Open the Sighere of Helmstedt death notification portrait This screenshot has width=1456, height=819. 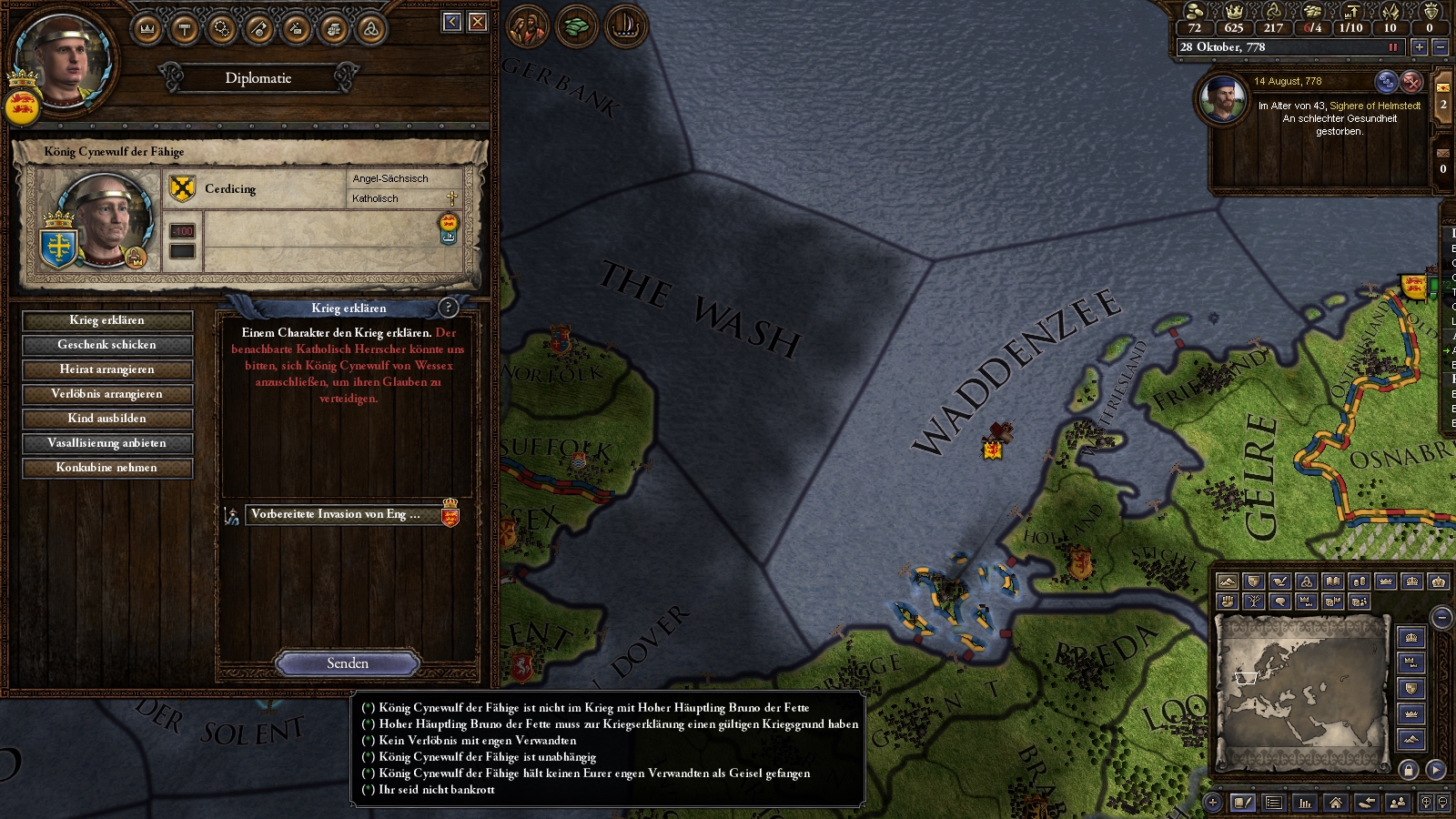[x=1222, y=98]
